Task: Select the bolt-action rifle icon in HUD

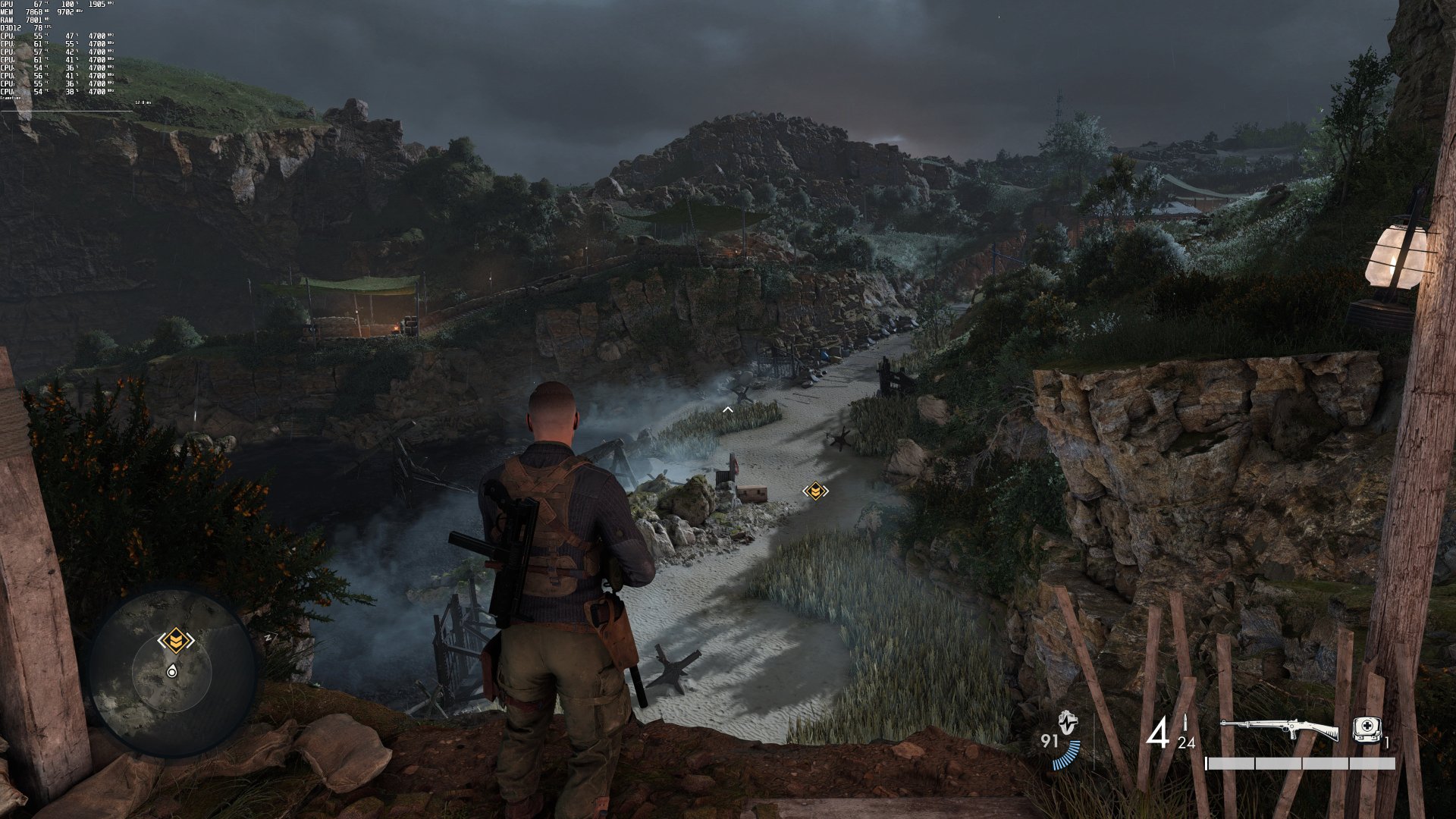Action: click(x=1280, y=728)
